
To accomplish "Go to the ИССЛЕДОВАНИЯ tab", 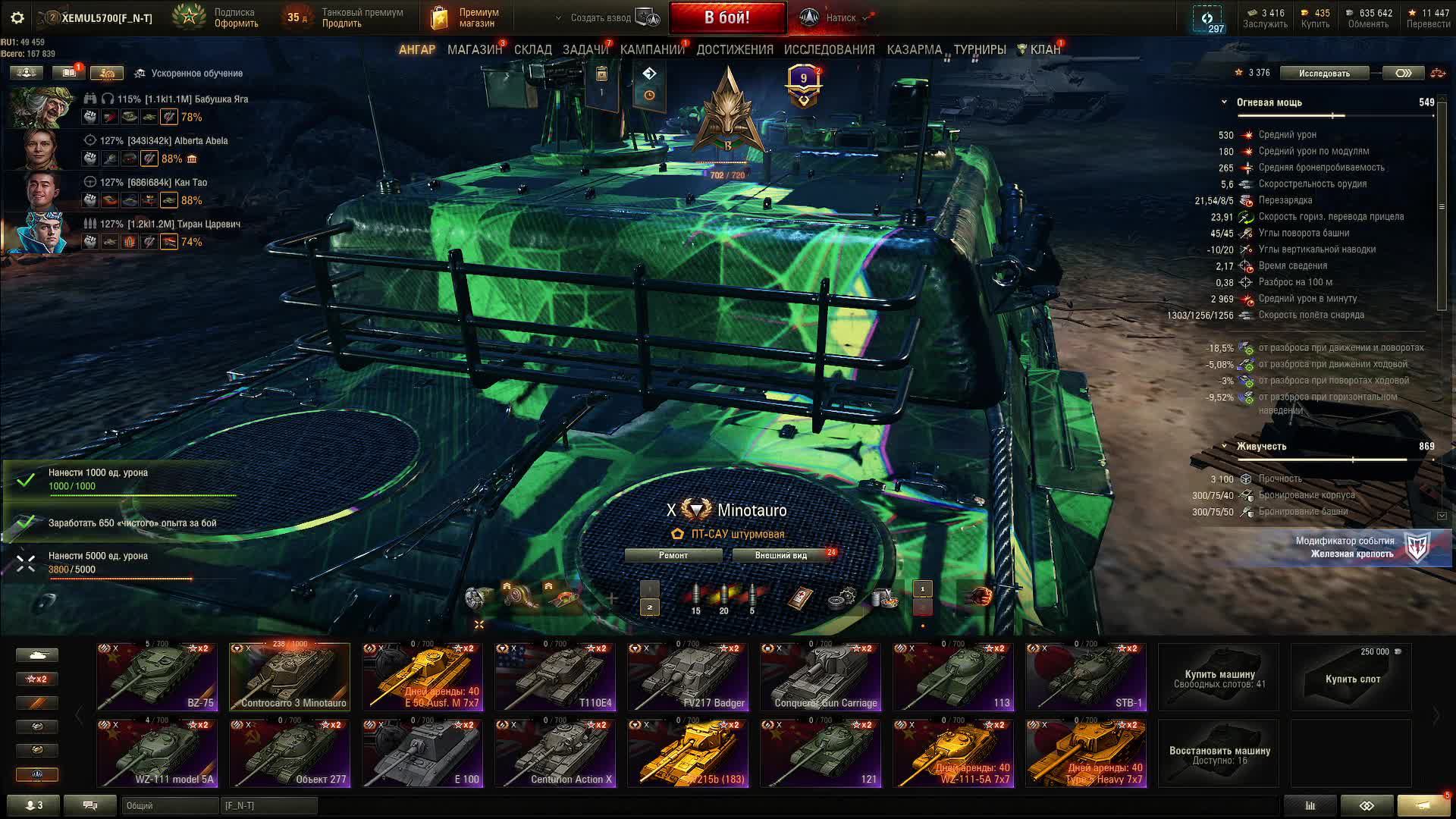I will [x=829, y=49].
